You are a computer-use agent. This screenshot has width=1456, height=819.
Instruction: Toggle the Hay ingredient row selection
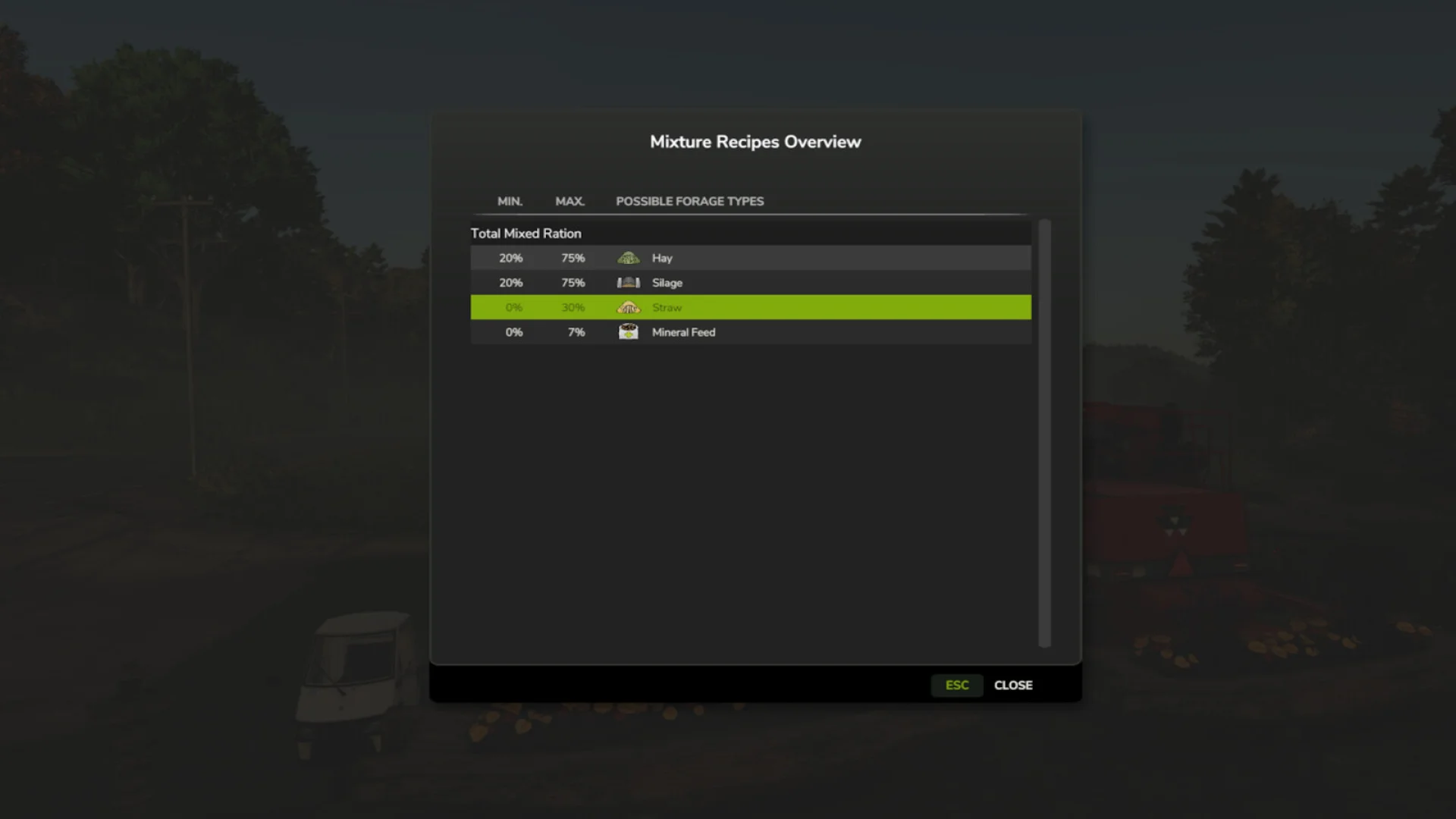tap(751, 258)
